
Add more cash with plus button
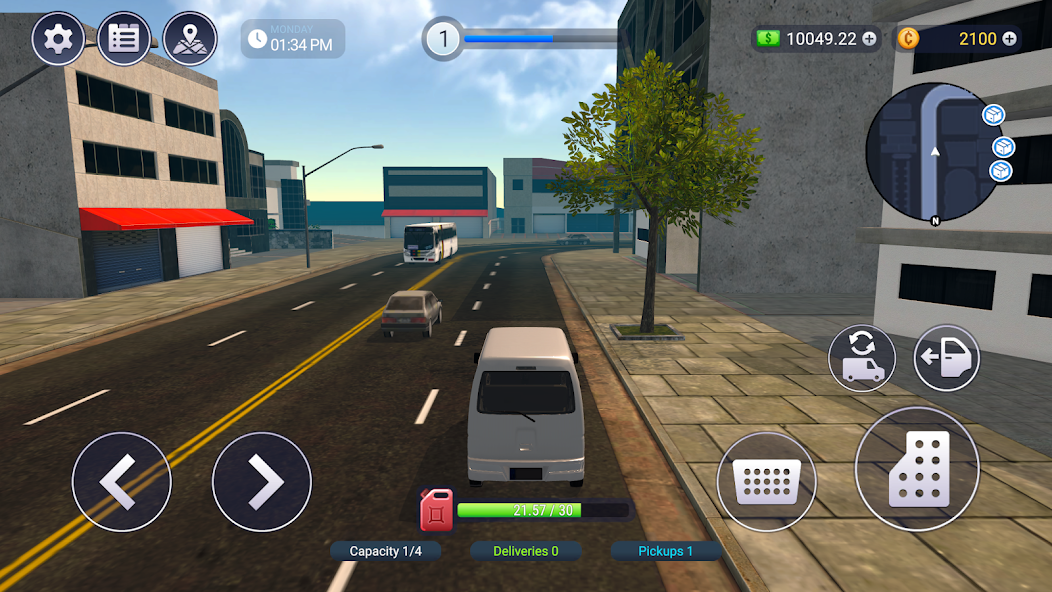point(869,39)
